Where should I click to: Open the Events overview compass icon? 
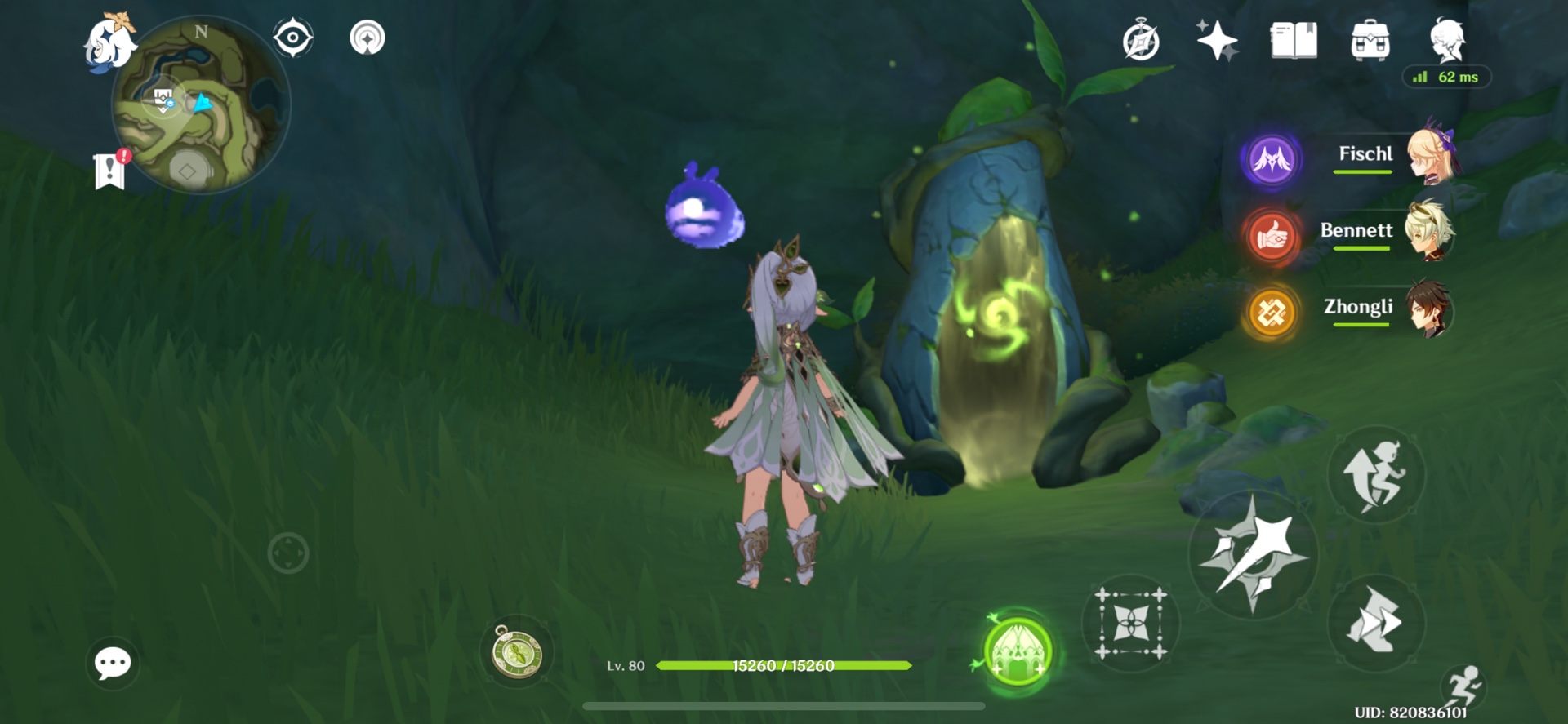[1141, 39]
